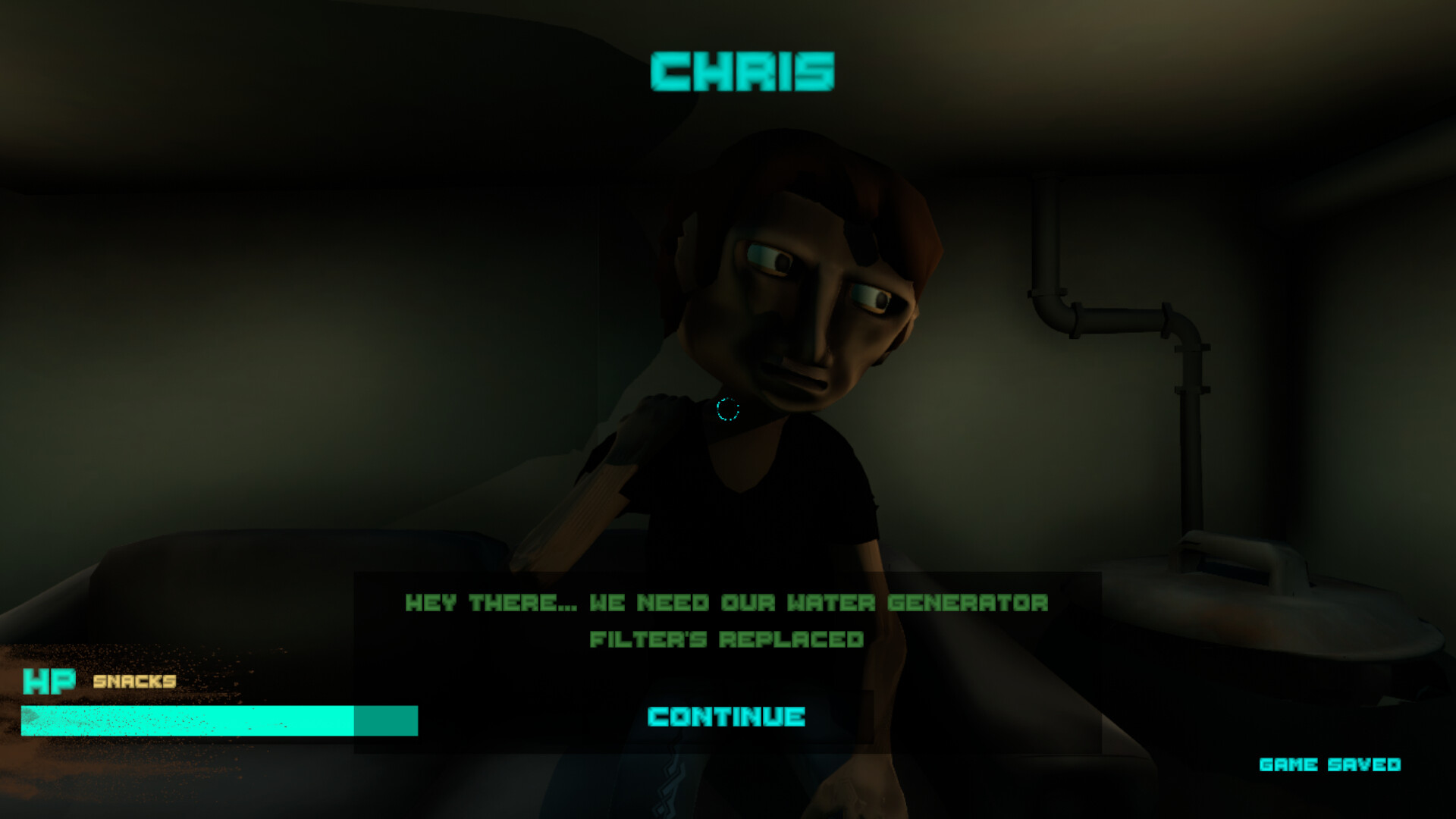Image resolution: width=1456 pixels, height=819 pixels.
Task: Select the HP icon label
Action: pyautogui.click(x=50, y=682)
